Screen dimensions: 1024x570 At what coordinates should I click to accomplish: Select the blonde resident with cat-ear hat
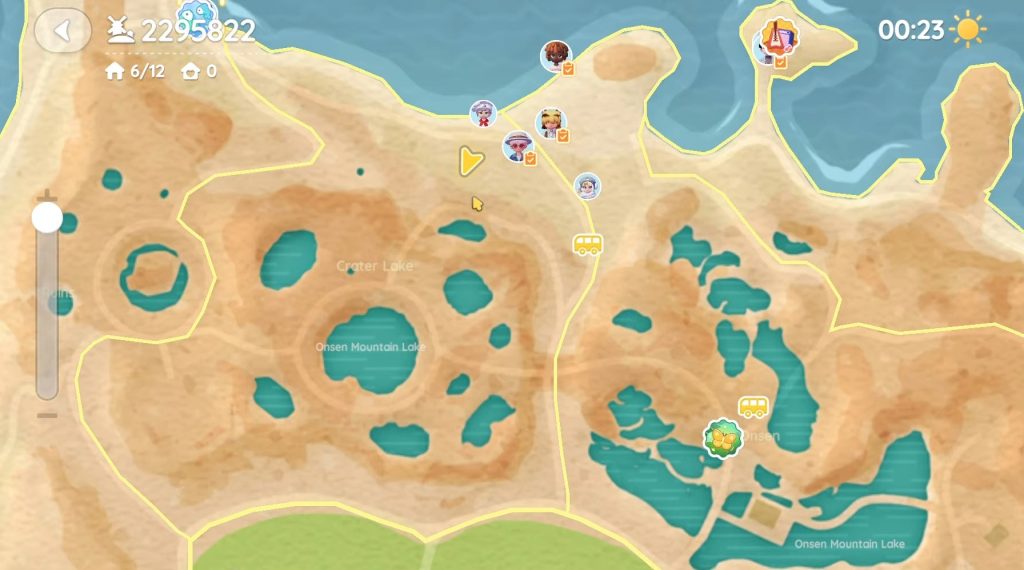pyautogui.click(x=551, y=123)
